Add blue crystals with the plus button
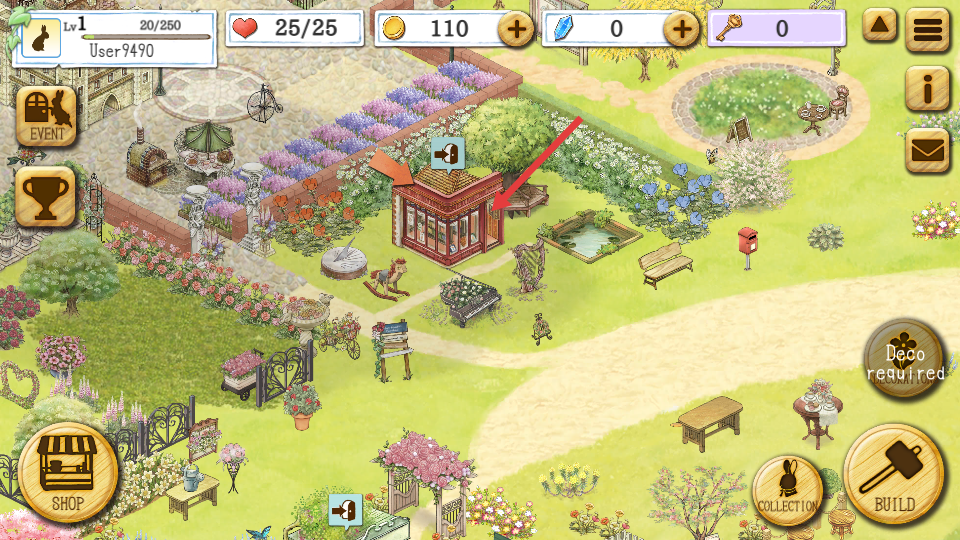The image size is (960, 540). pyautogui.click(x=682, y=30)
